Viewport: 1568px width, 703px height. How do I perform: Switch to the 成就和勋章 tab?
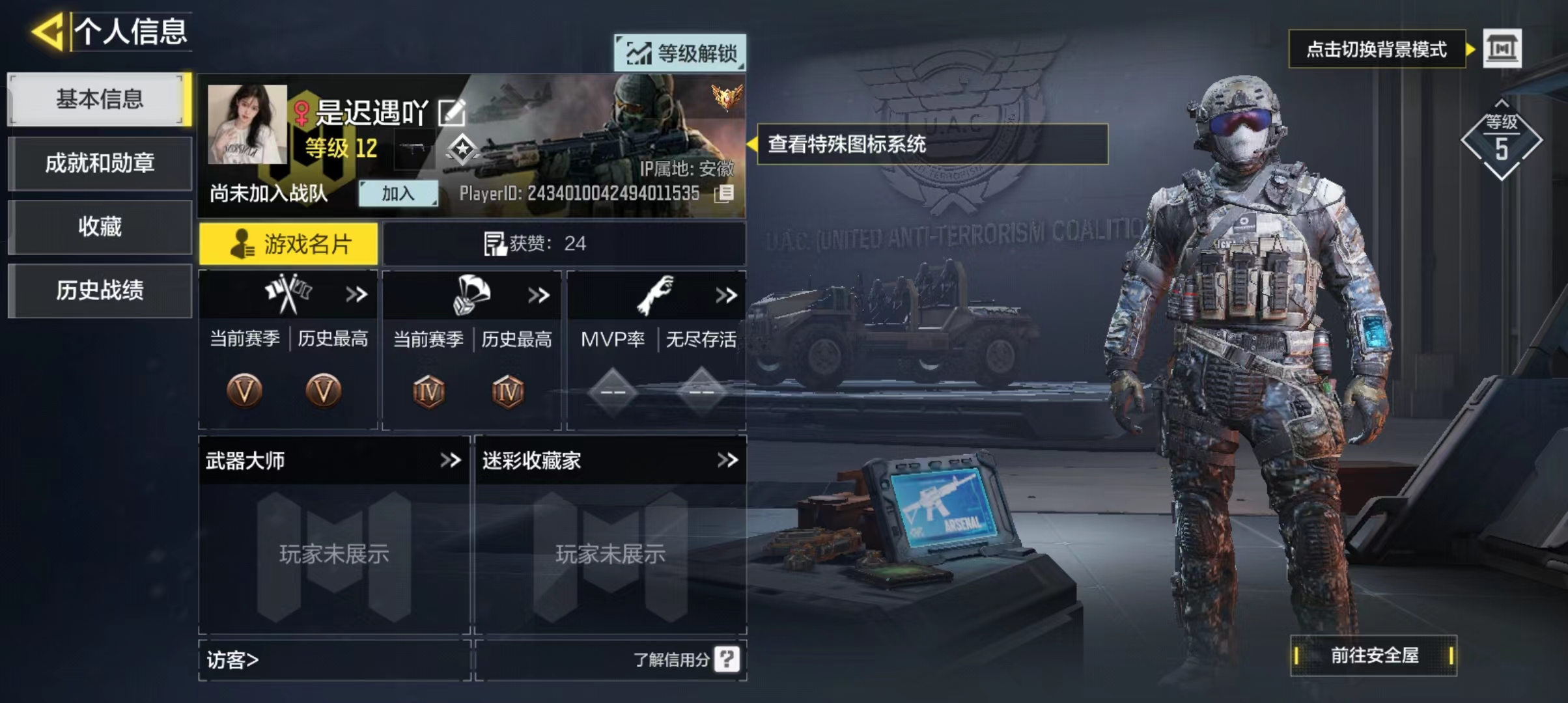tap(99, 163)
